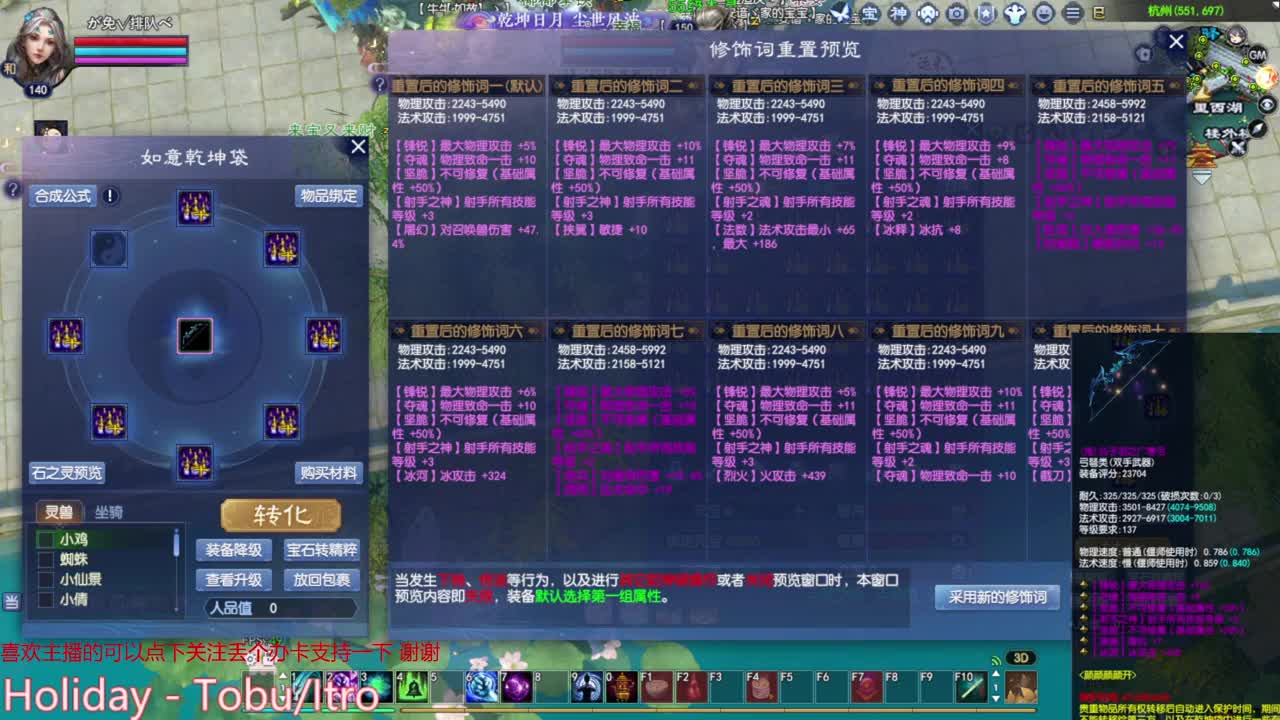Expand the 当 side tab on screen edge
The height and width of the screenshot is (720, 1280).
click(12, 601)
